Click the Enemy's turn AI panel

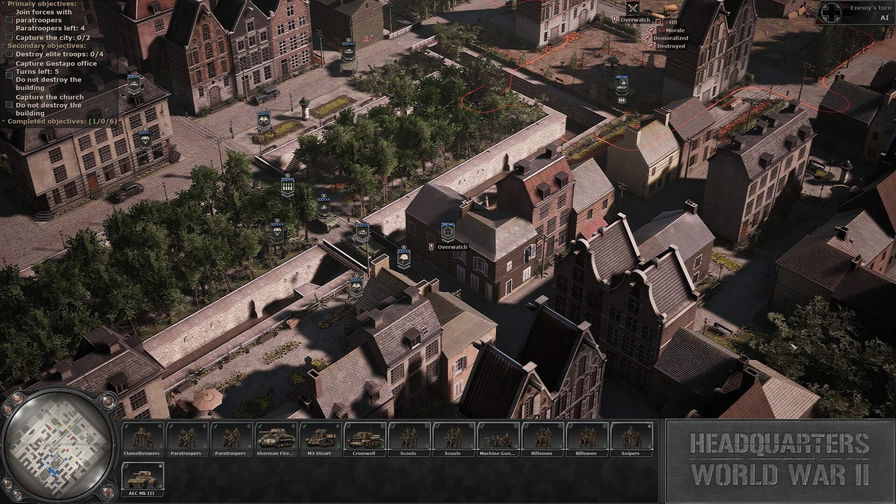click(x=857, y=12)
